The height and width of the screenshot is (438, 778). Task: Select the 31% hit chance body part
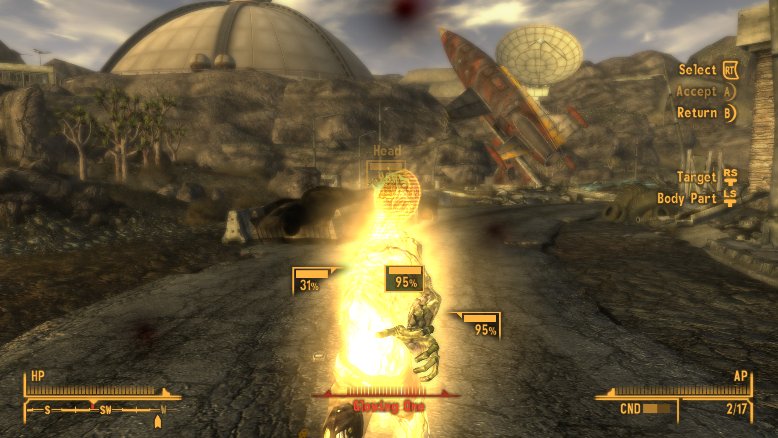coord(308,281)
